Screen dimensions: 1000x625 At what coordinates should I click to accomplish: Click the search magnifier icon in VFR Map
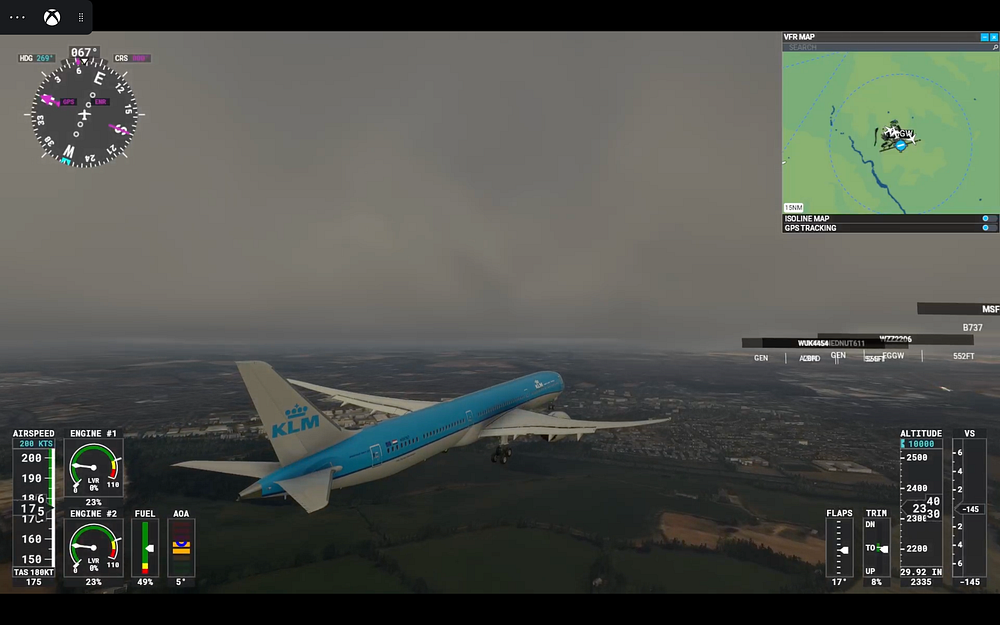994,47
